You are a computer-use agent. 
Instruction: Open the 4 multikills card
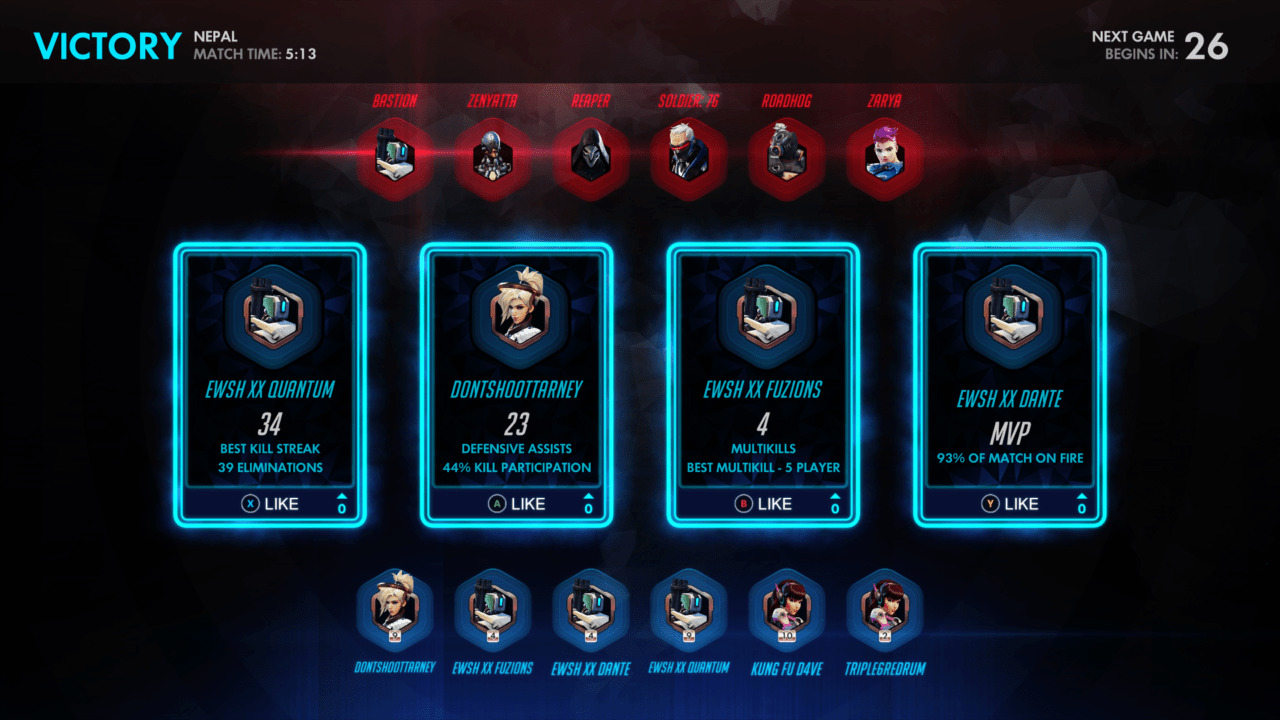tap(764, 370)
